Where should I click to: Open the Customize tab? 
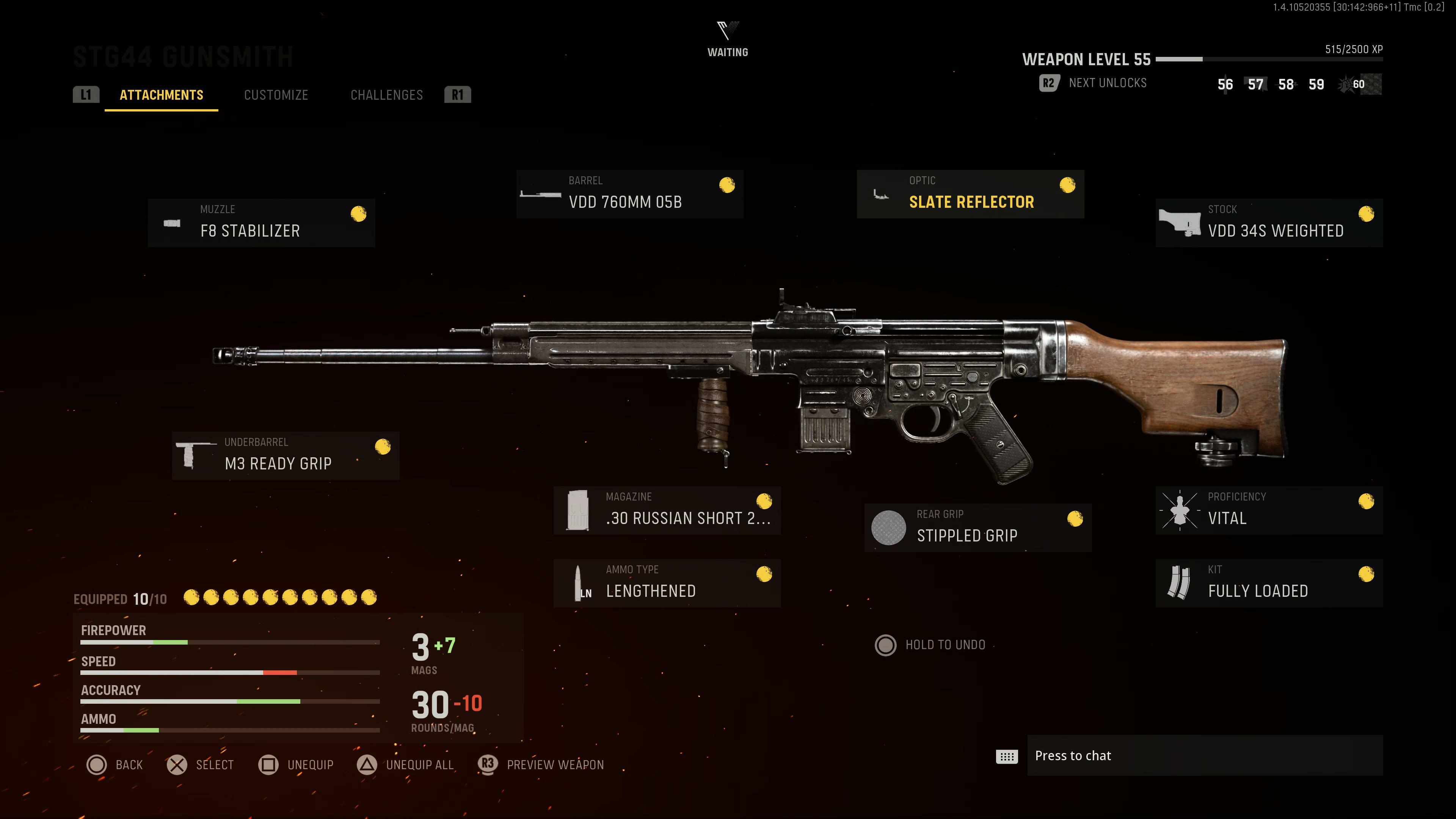pos(276,95)
